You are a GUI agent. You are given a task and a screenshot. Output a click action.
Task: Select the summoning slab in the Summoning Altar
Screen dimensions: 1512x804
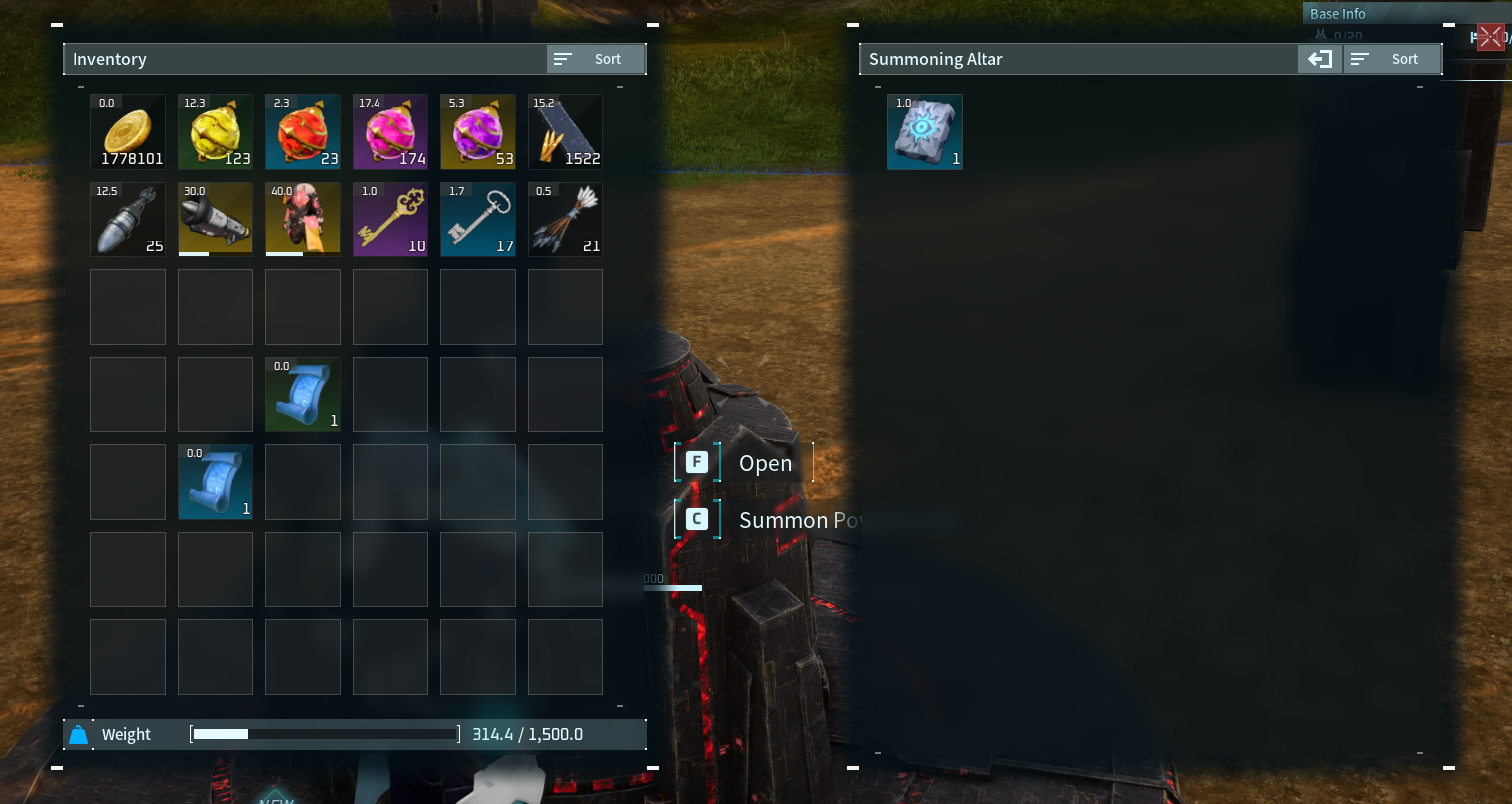pyautogui.click(x=924, y=132)
